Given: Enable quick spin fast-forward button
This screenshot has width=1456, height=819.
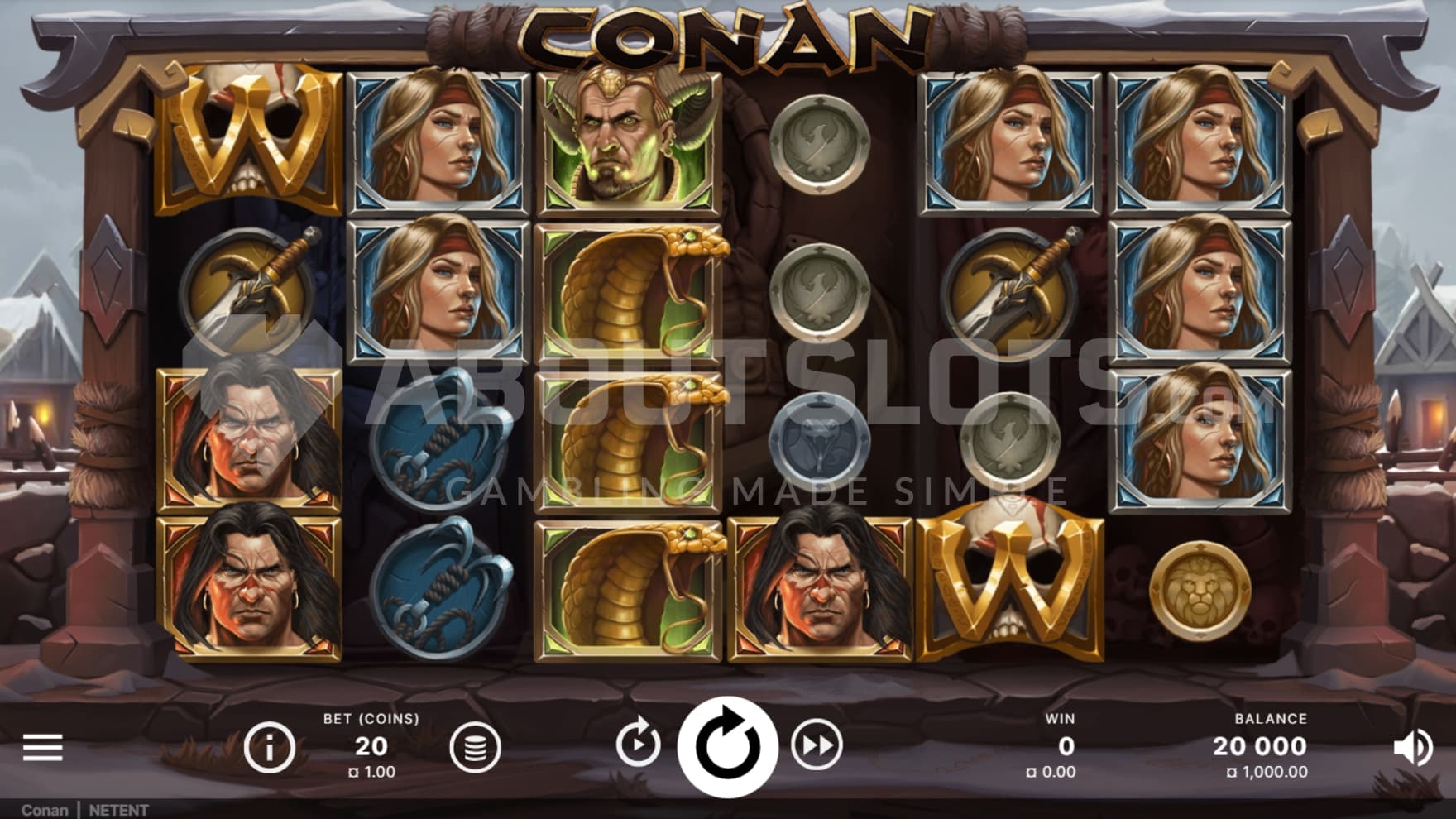Looking at the screenshot, I should click(817, 746).
